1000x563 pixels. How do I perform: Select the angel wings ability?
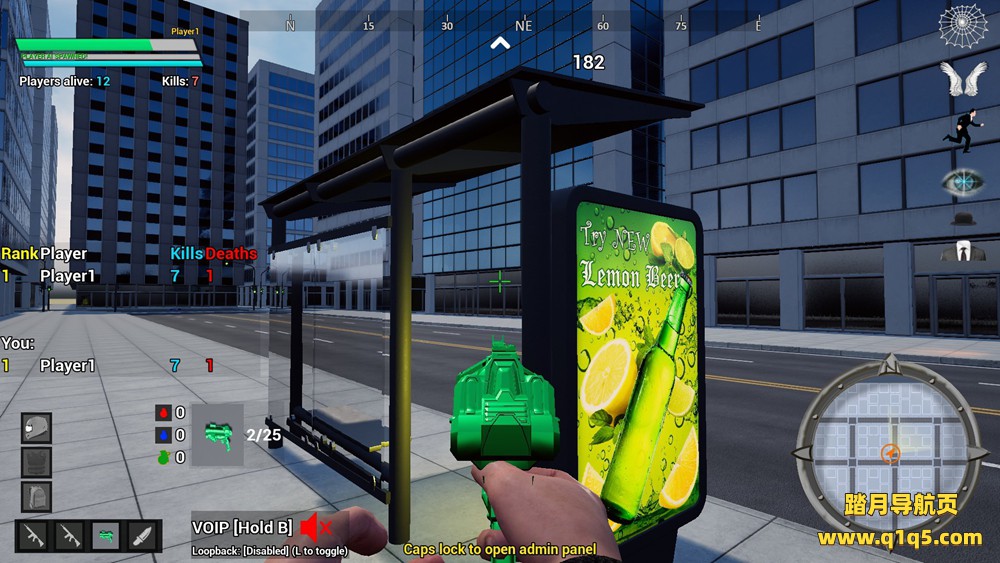coord(963,80)
